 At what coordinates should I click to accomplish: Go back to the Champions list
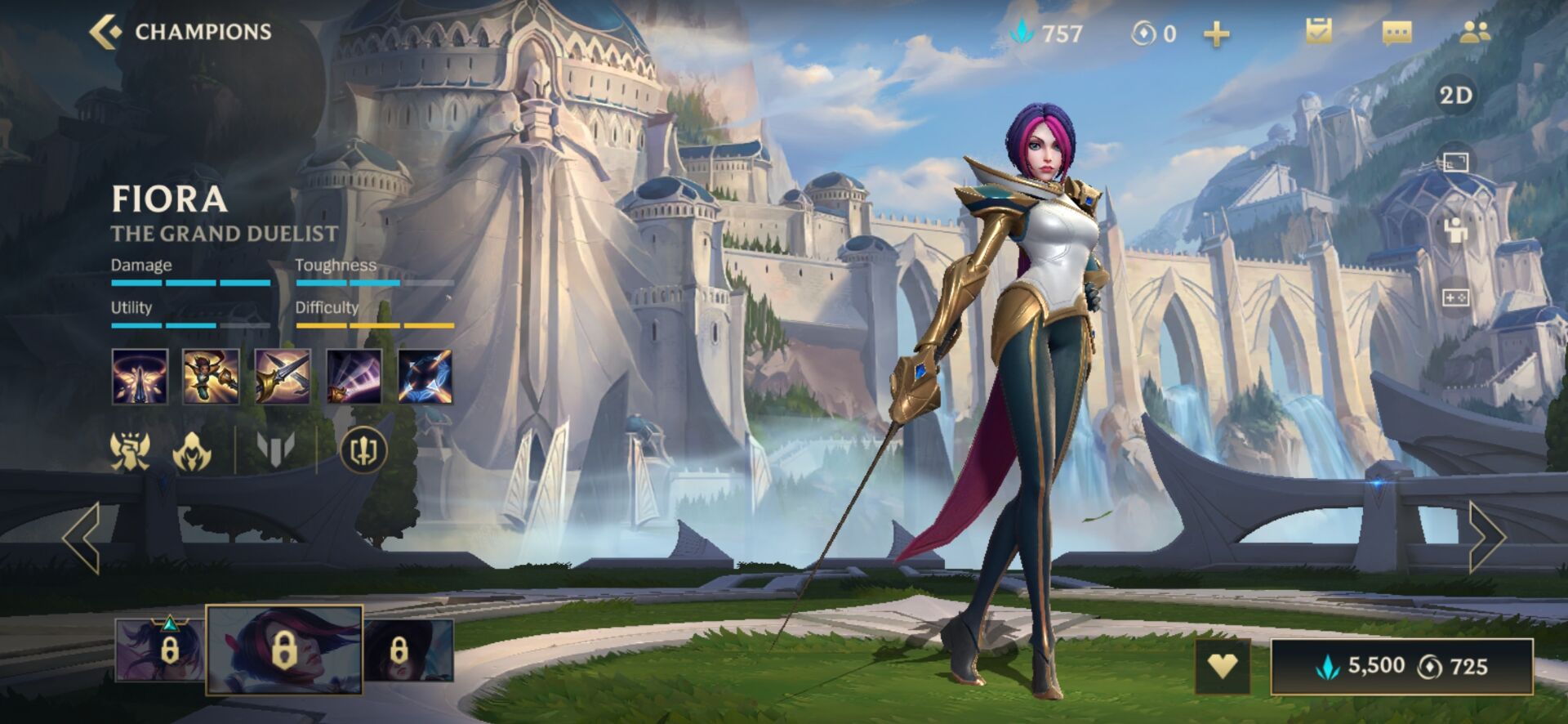180,32
